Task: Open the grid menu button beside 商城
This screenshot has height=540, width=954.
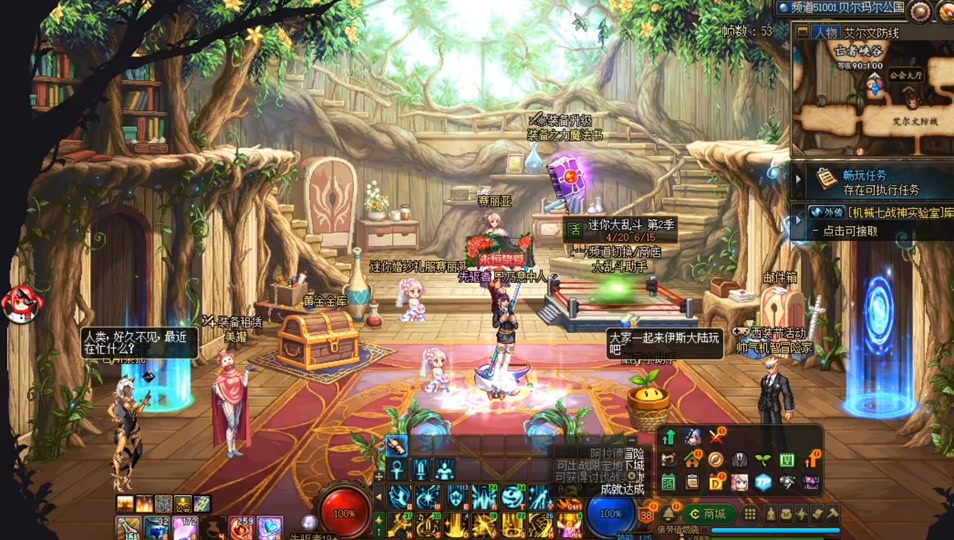Action: tap(750, 514)
